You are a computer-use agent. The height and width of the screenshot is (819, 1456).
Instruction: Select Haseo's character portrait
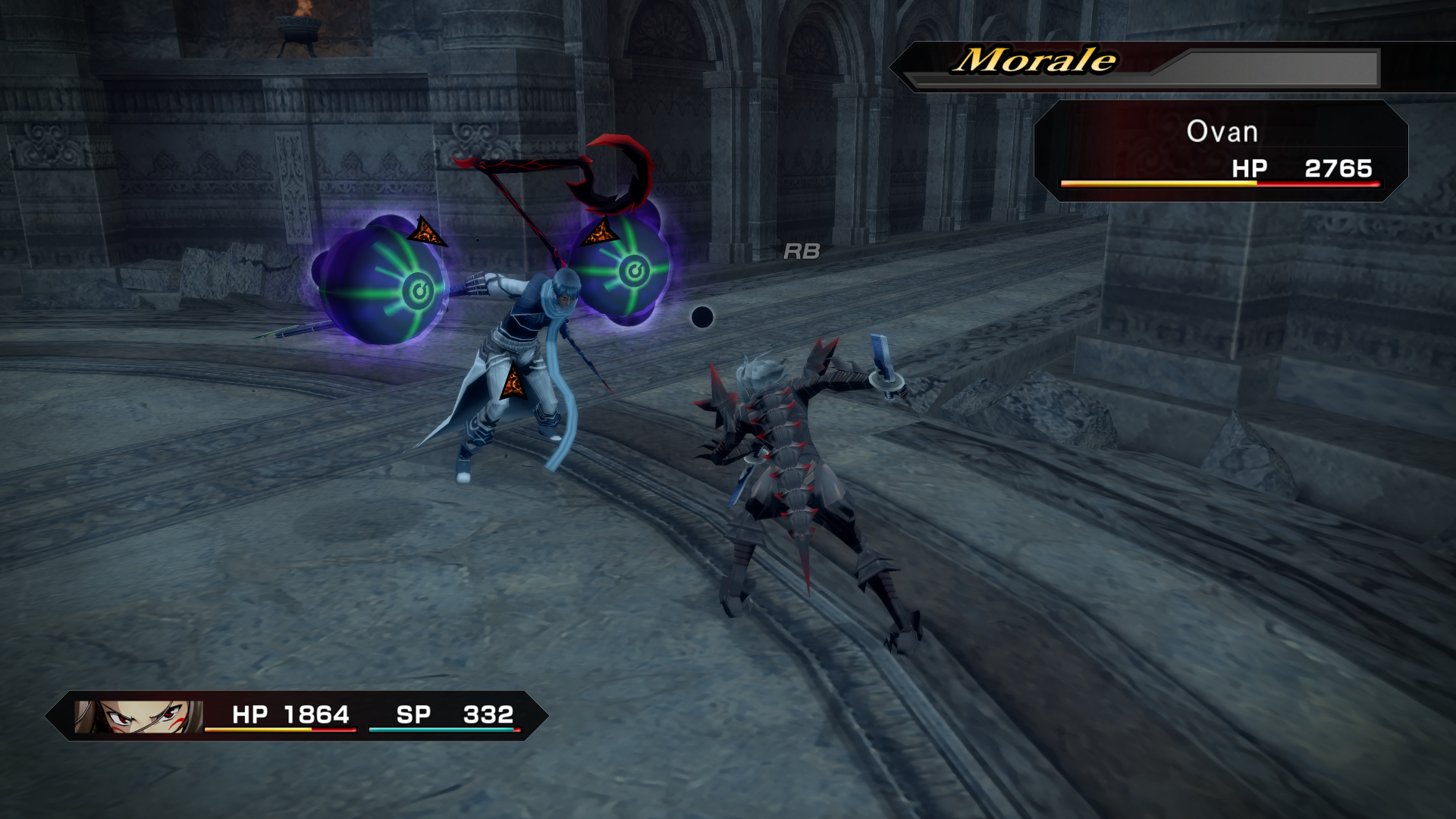[x=138, y=716]
